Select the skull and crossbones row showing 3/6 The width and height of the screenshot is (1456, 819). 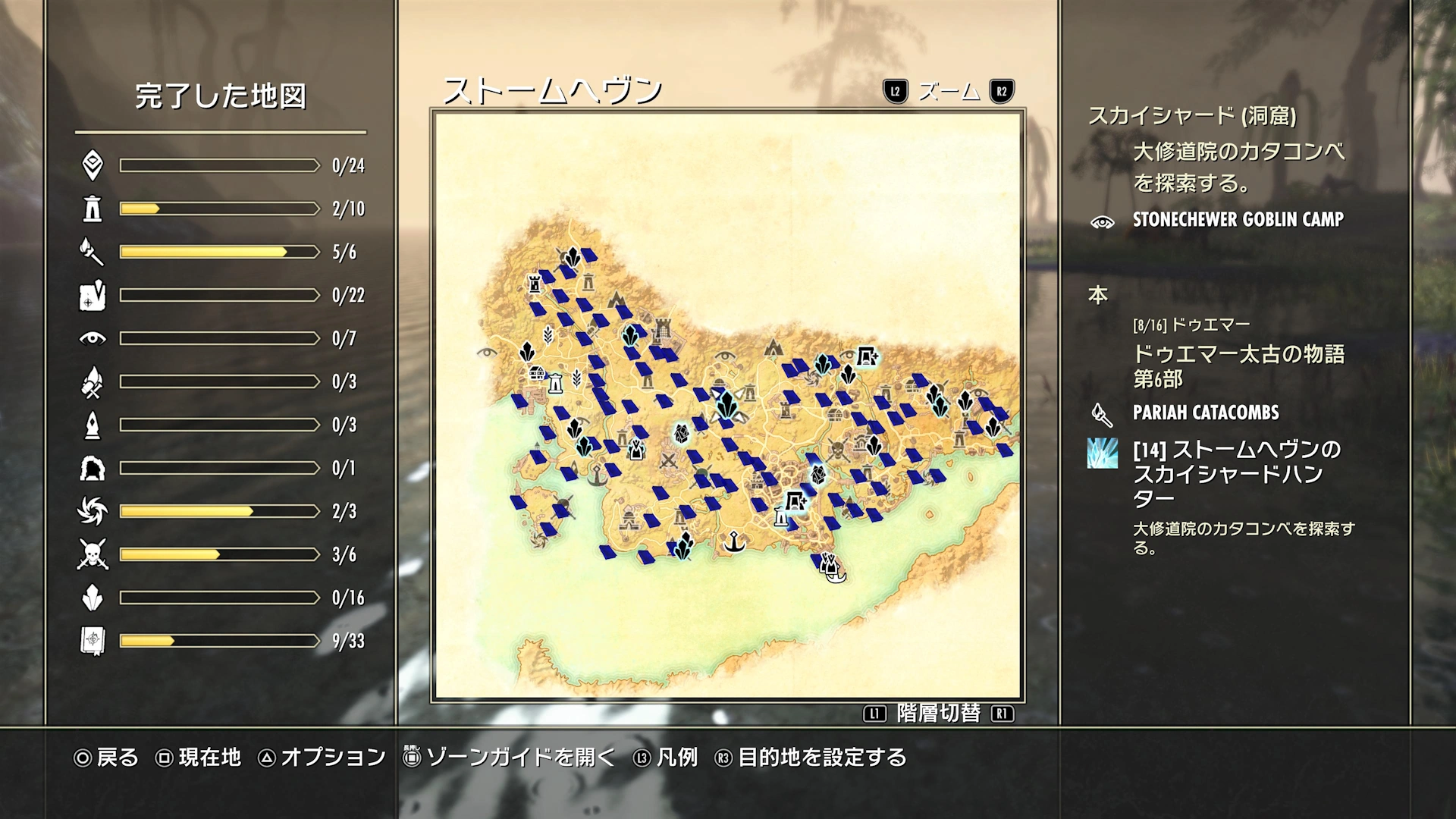220,554
